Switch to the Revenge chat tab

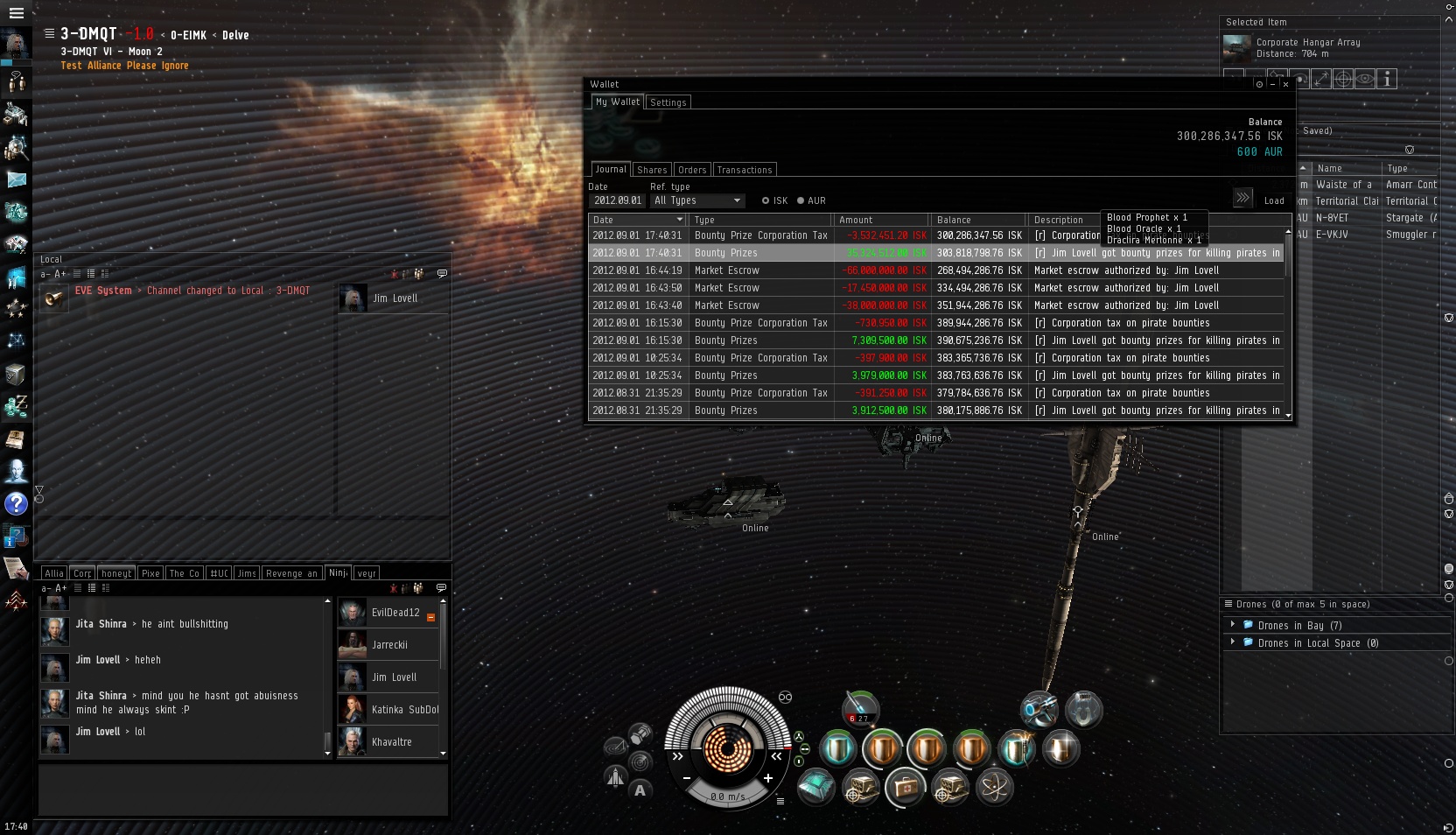[x=291, y=573]
